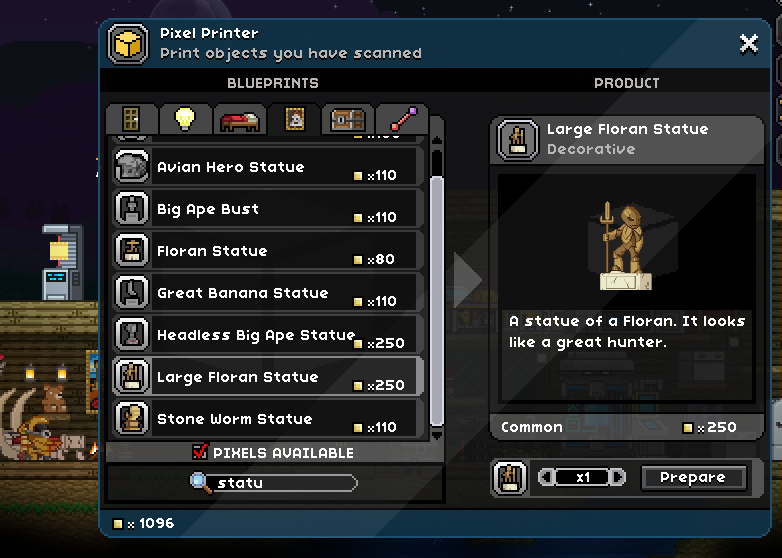Open the framed painting decorative tab
Screen dimensions: 782x558
pyautogui.click(x=294, y=119)
